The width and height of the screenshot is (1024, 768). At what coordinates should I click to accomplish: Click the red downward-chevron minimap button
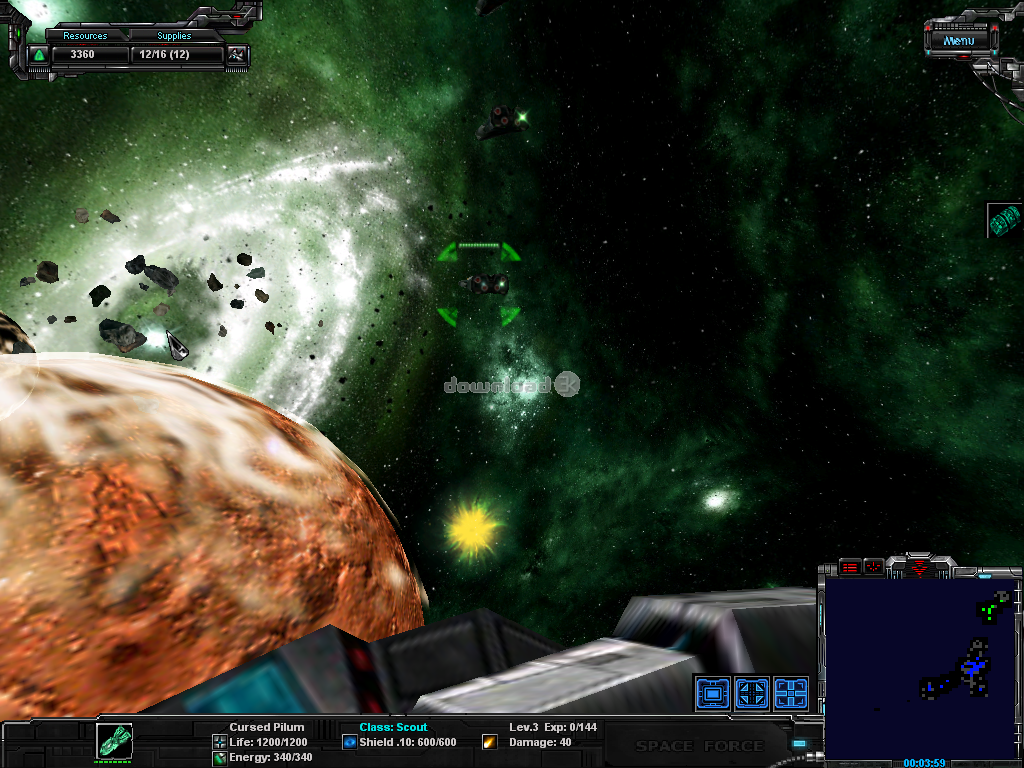pos(920,566)
